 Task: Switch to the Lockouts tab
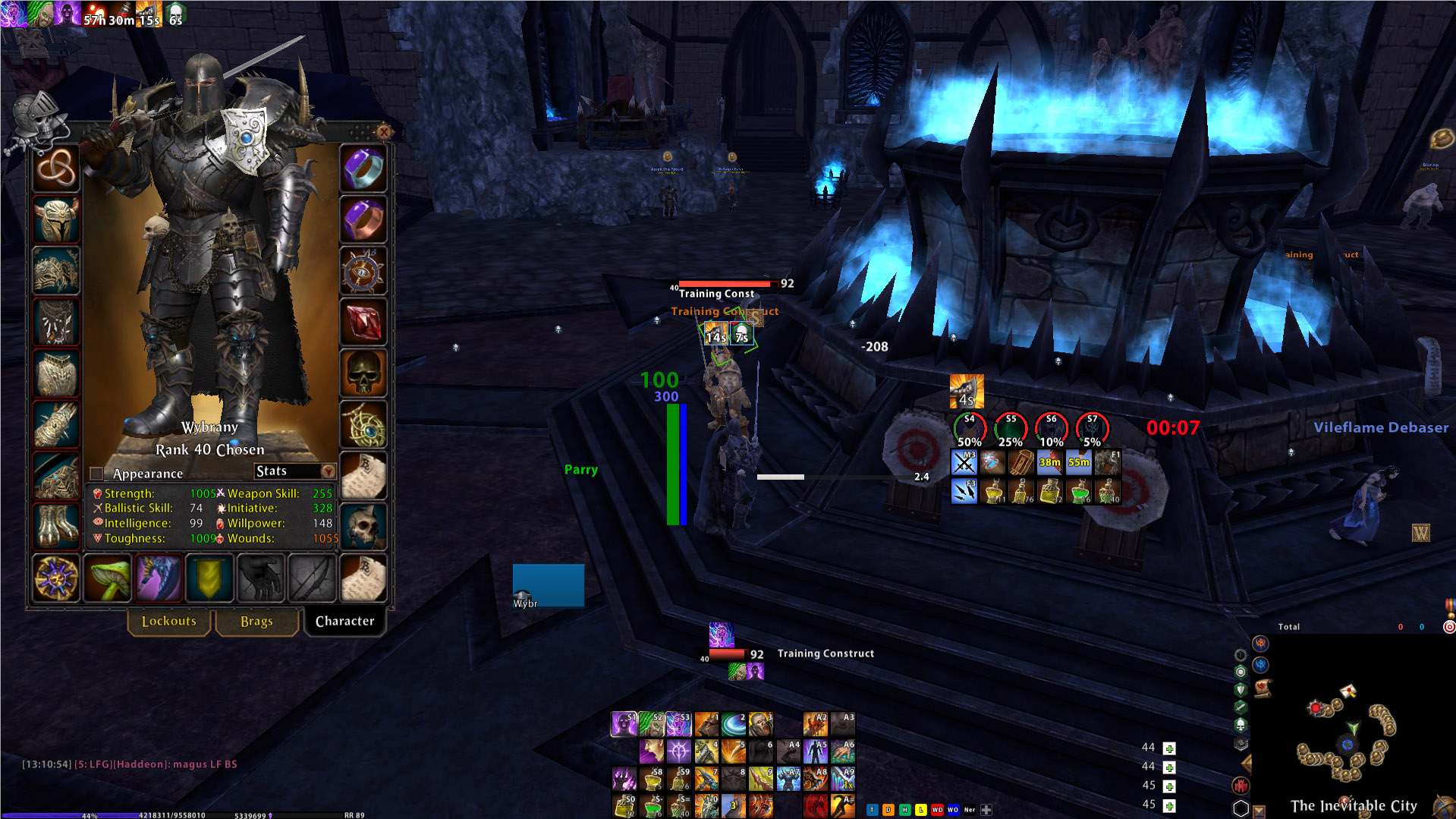pyautogui.click(x=168, y=622)
